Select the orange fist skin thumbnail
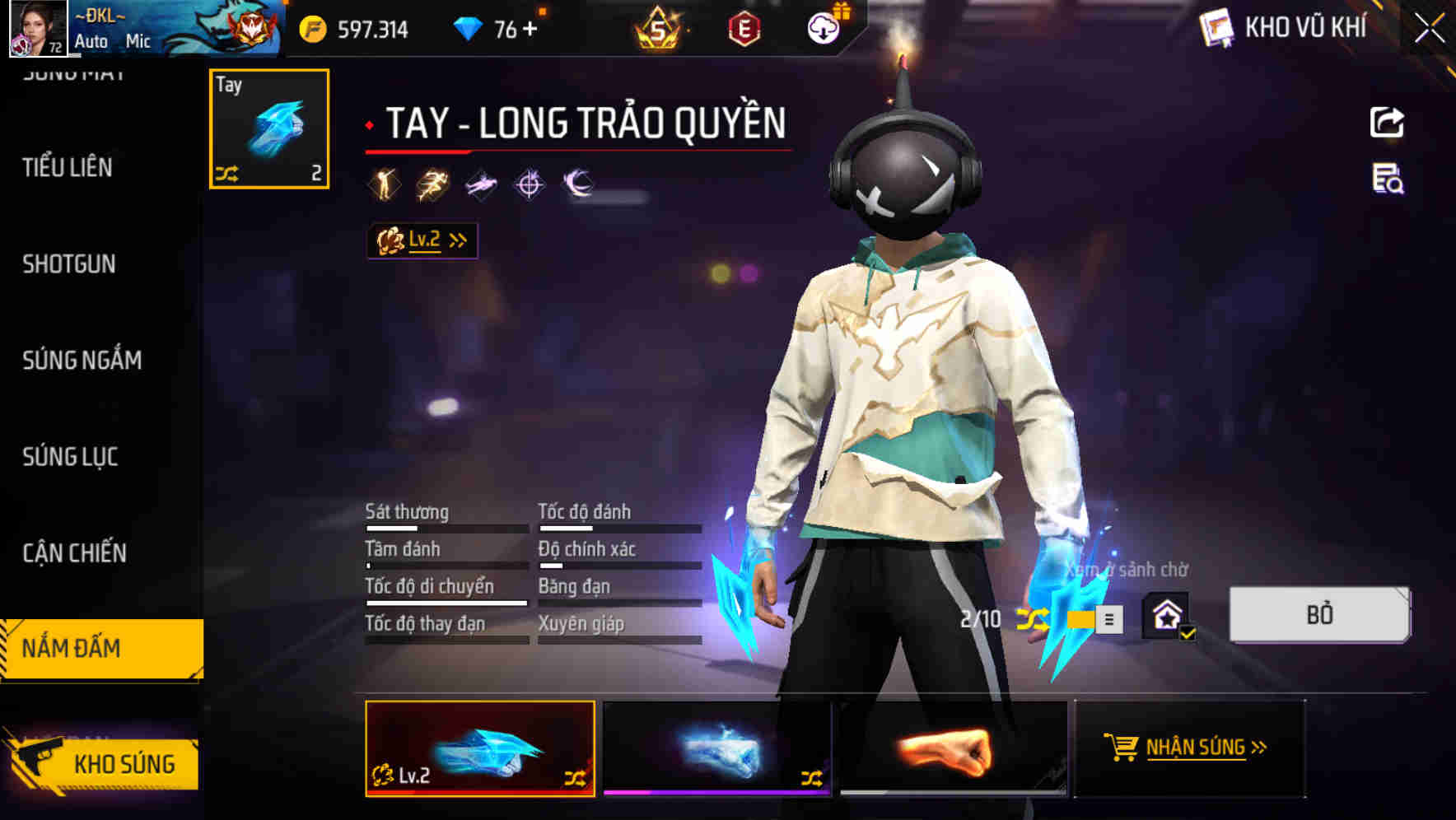The width and height of the screenshot is (1456, 820). pos(951,749)
